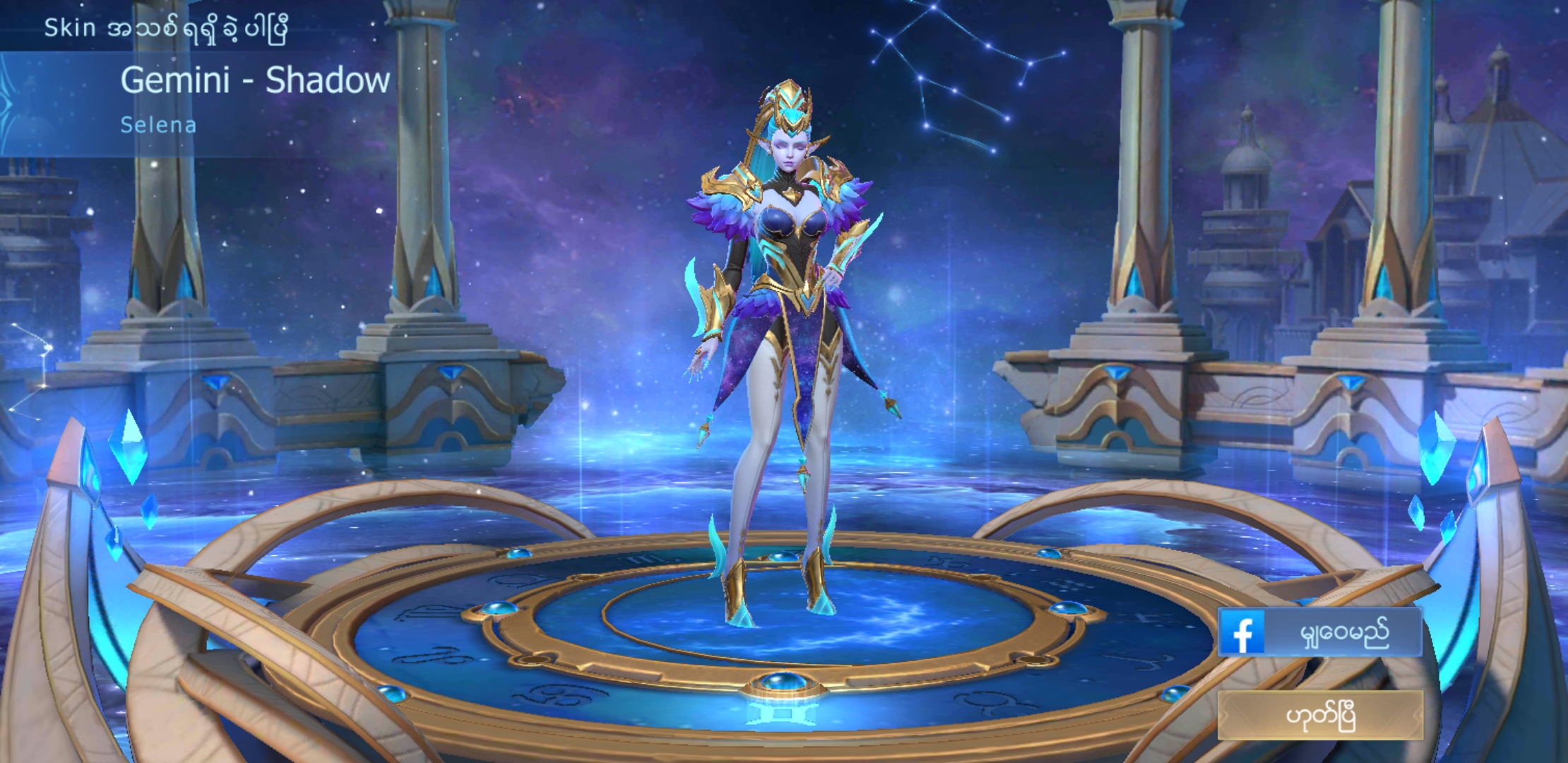1568x763 pixels.
Task: Confirm with the gold OK button
Action: [x=1319, y=716]
